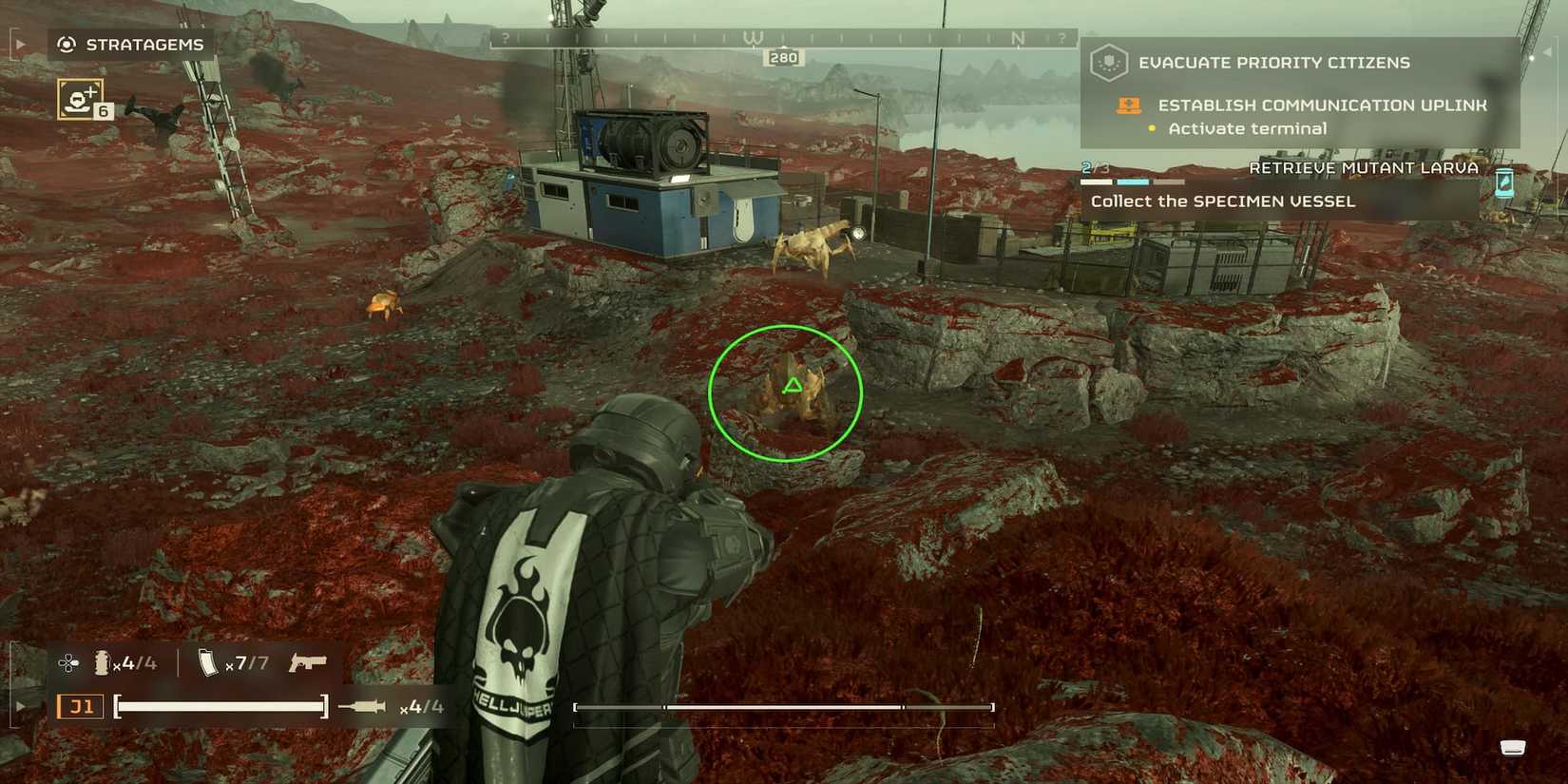Screen dimensions: 1568x784
Task: Toggle the Activate terminal objective bullet
Action: (1152, 128)
